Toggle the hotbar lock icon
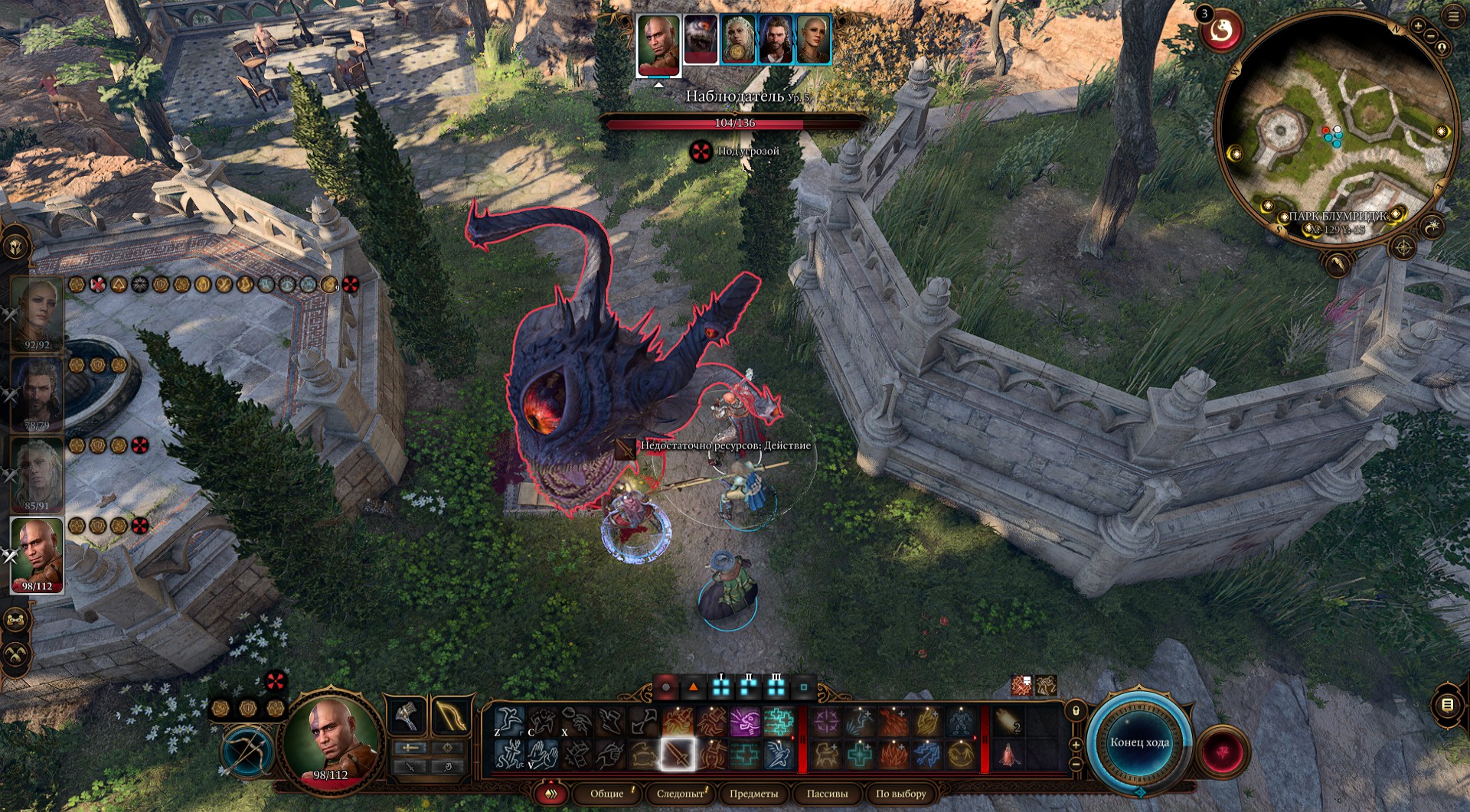 click(1076, 711)
